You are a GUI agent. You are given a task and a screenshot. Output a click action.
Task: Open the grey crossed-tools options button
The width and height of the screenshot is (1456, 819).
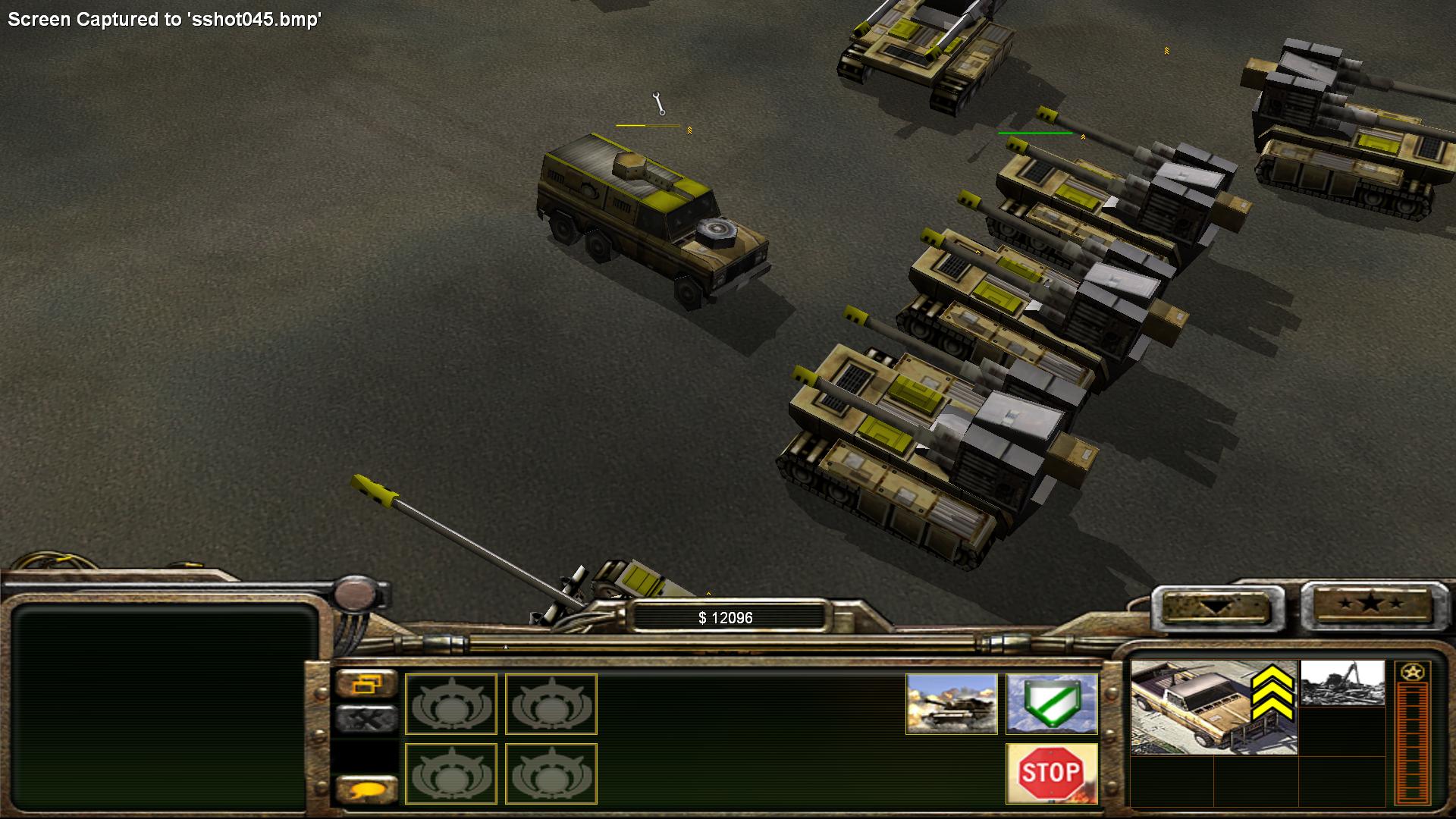coord(366,719)
